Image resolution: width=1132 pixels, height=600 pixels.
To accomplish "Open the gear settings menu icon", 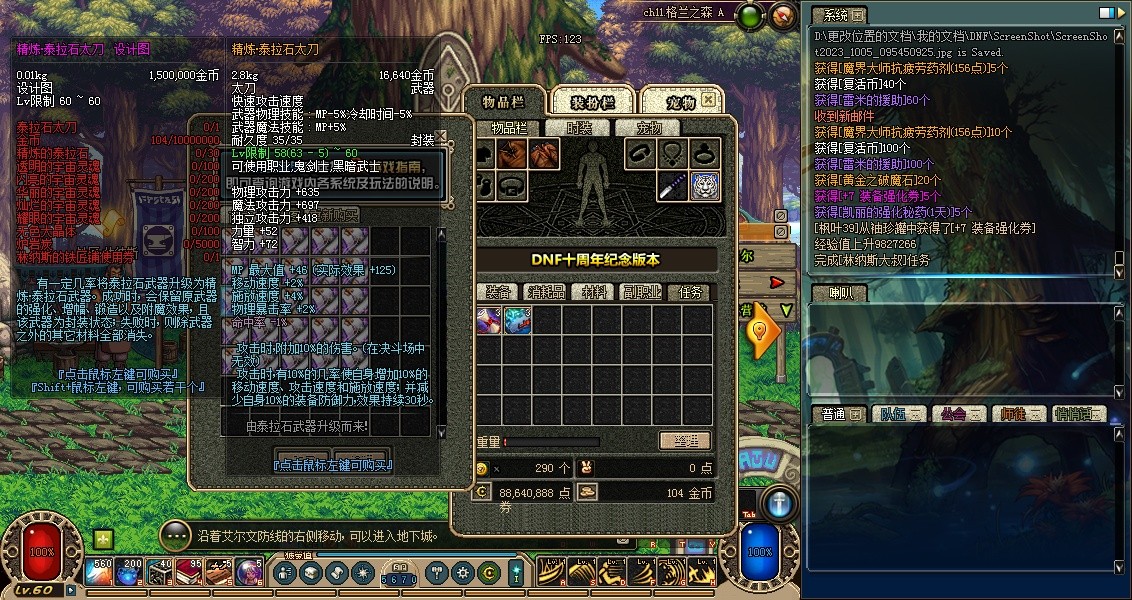I will click(462, 573).
